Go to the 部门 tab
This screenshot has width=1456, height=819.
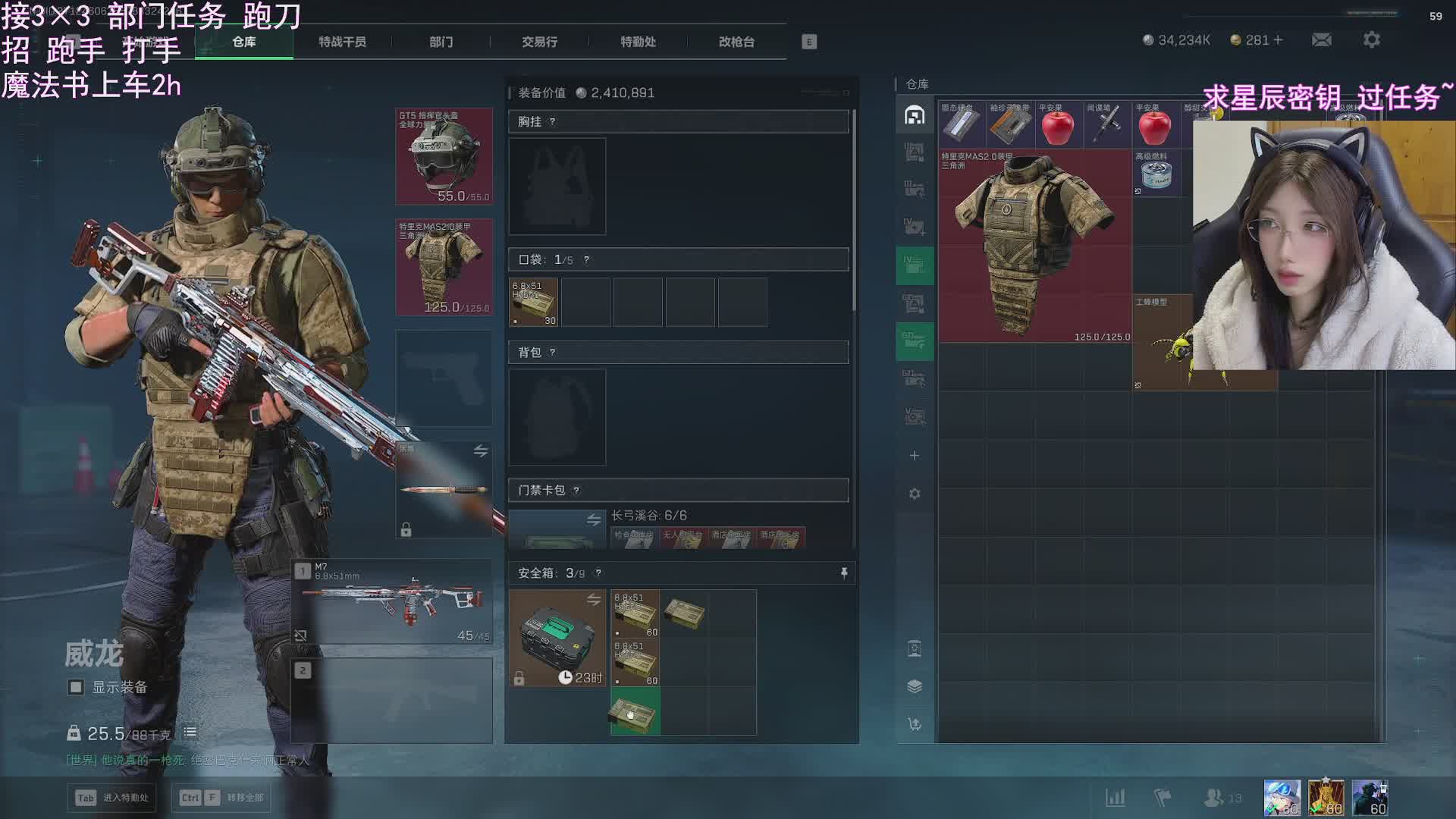tap(441, 42)
